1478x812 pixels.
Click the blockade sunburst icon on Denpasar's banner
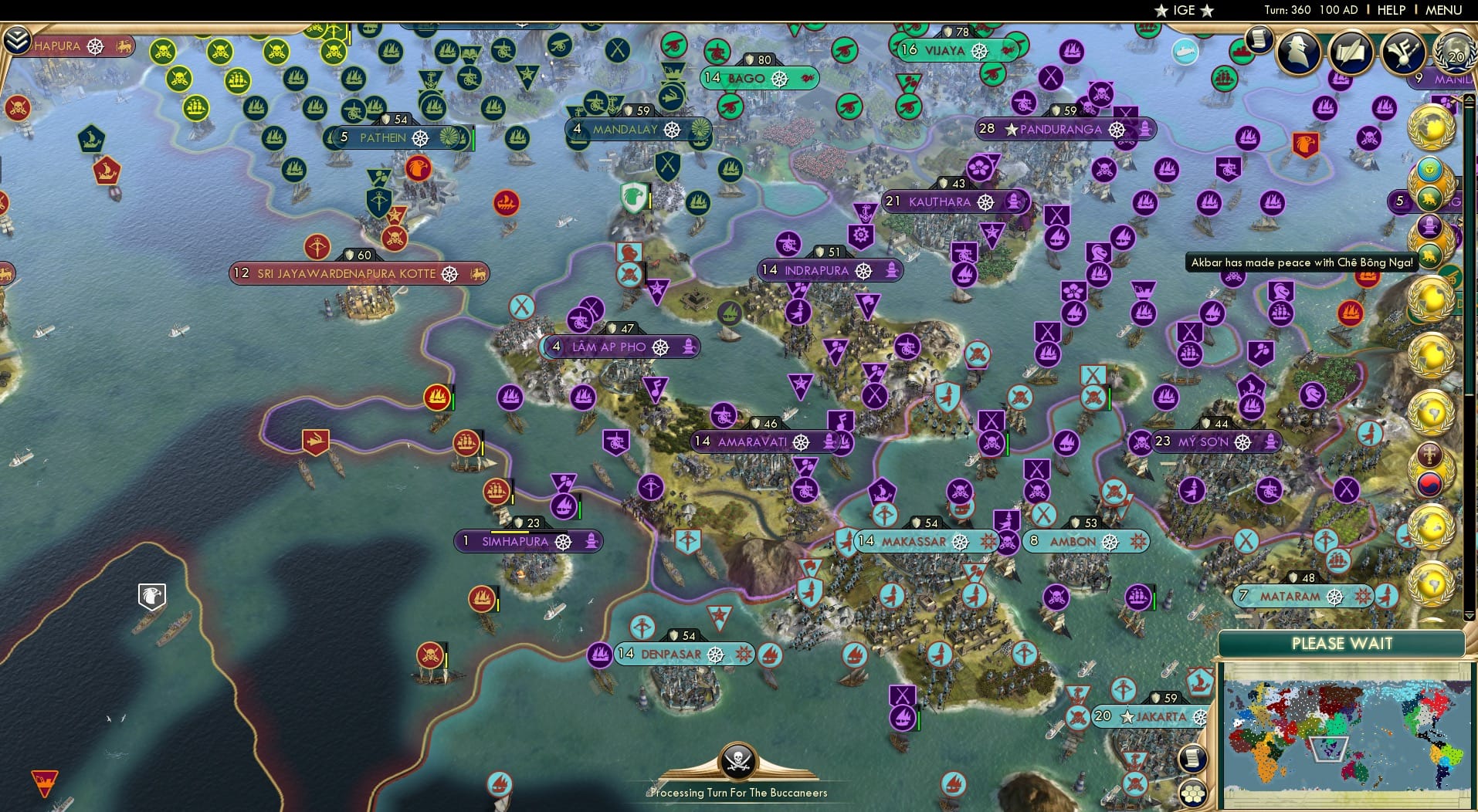[x=744, y=654]
